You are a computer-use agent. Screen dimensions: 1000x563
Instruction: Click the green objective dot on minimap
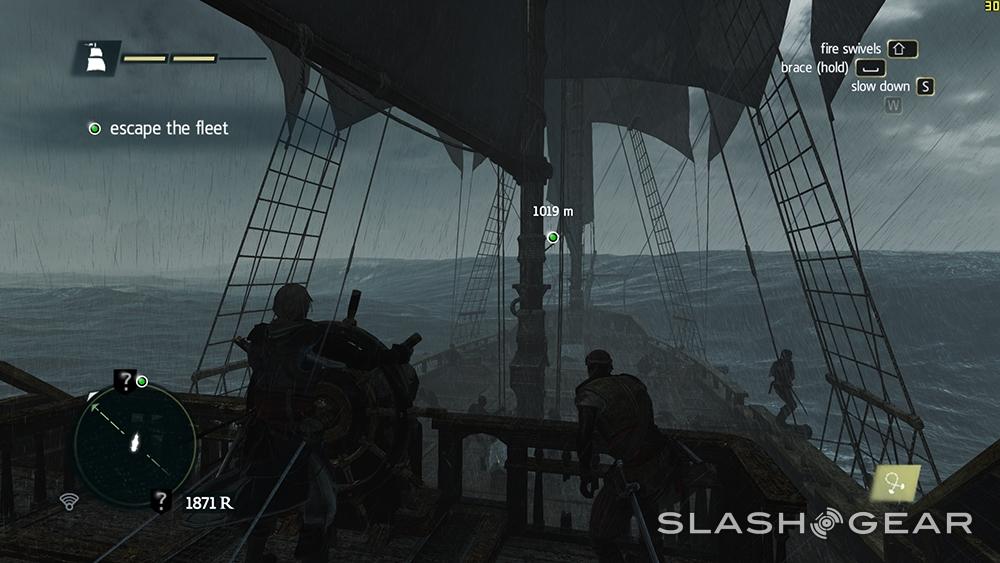[x=142, y=381]
